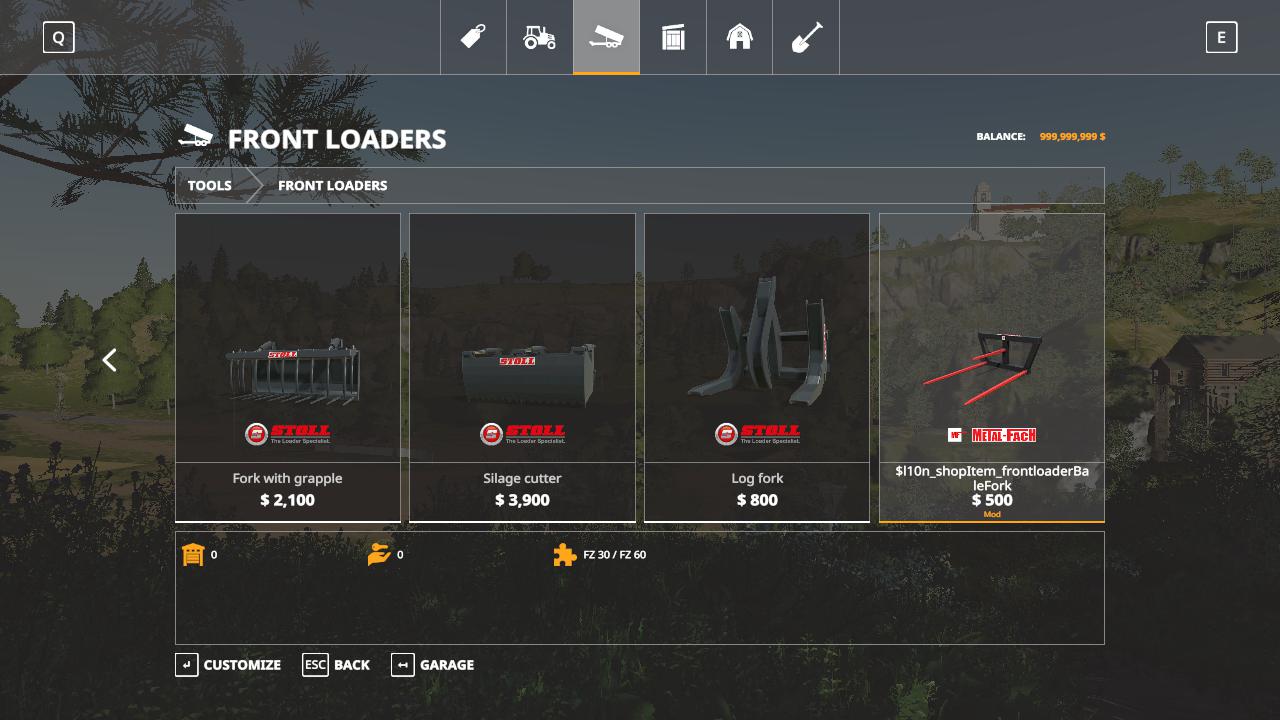Go to previous page with left arrow
1280x720 pixels.
click(110, 360)
